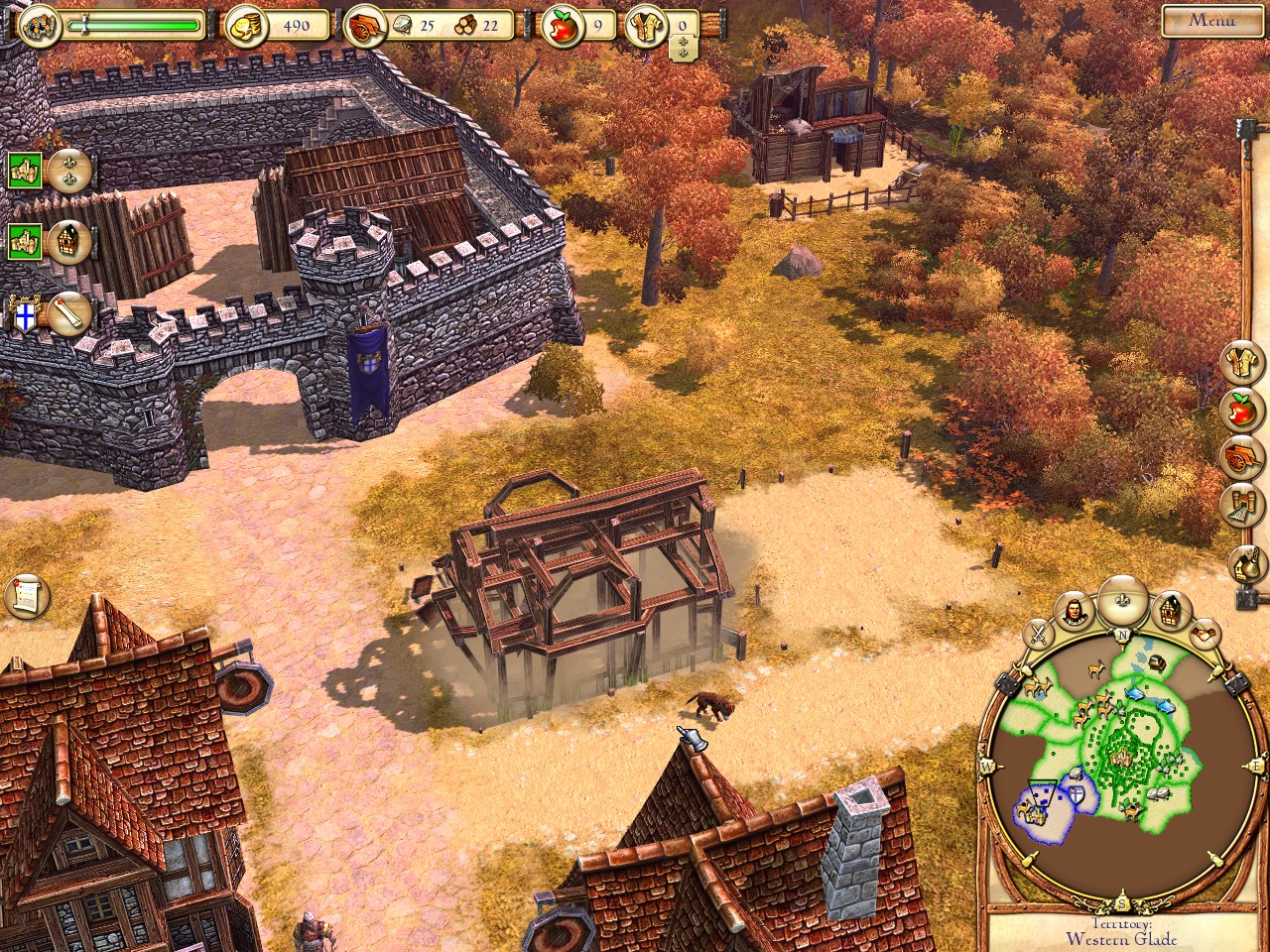
Task: Open the cart resource build category
Action: (x=1242, y=457)
